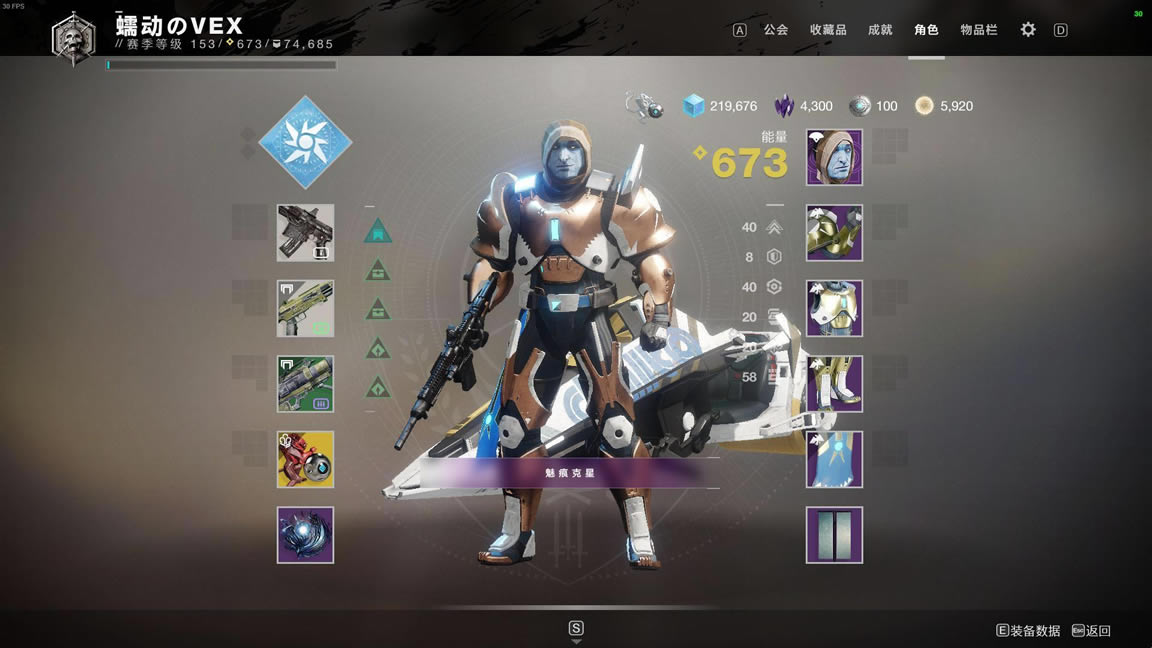This screenshot has width=1152, height=648.
Task: Select the green rocket launcher slot
Action: 305,384
